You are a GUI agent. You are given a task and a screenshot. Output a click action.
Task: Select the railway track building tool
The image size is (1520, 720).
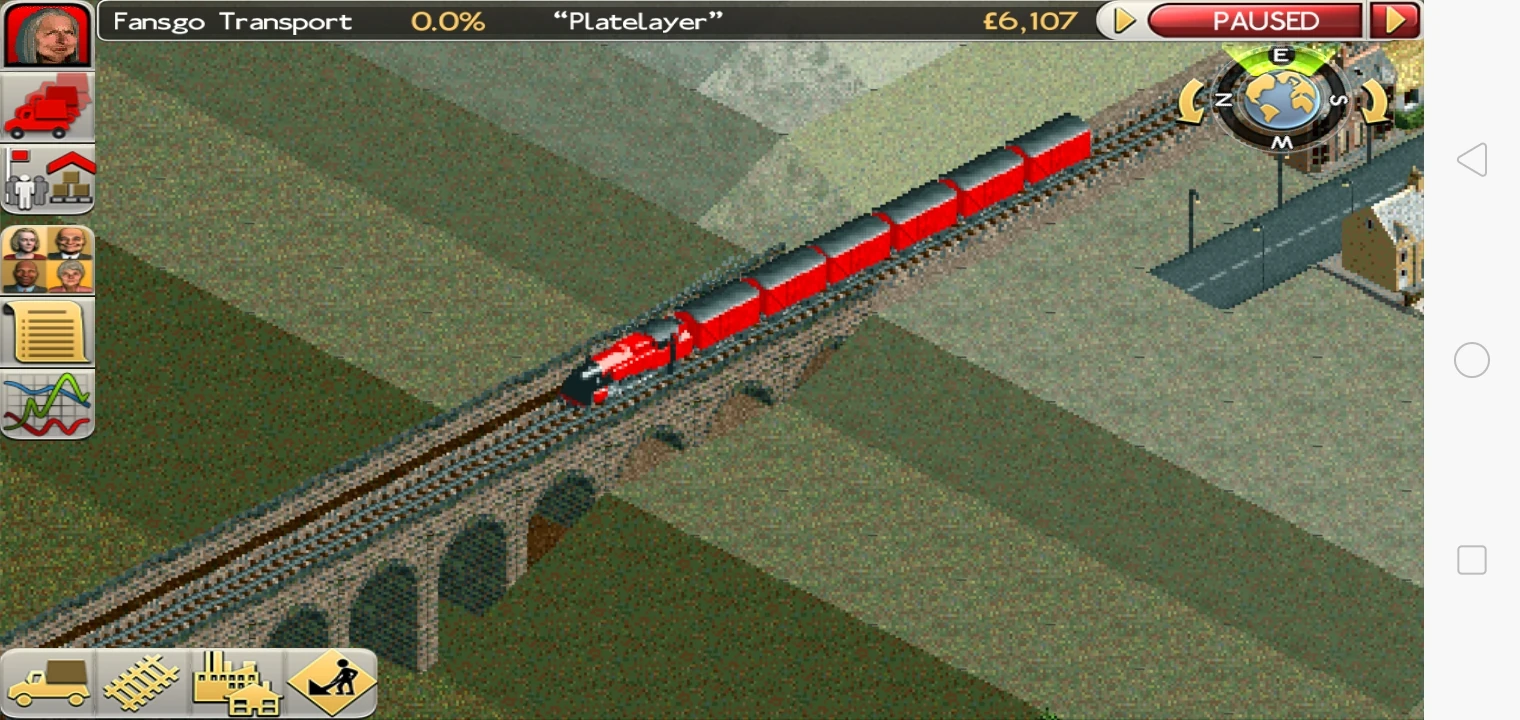coord(142,683)
